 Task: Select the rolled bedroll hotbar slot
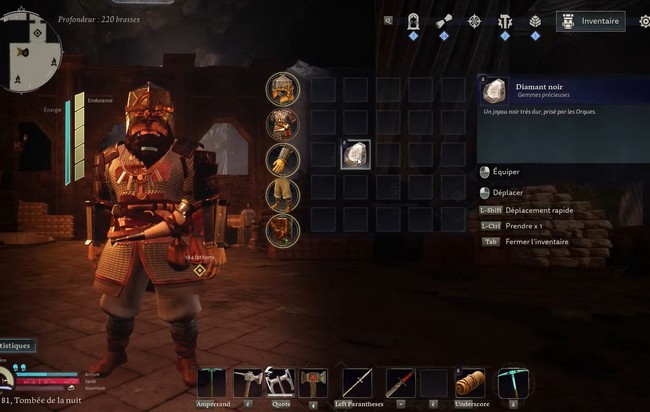click(x=469, y=383)
